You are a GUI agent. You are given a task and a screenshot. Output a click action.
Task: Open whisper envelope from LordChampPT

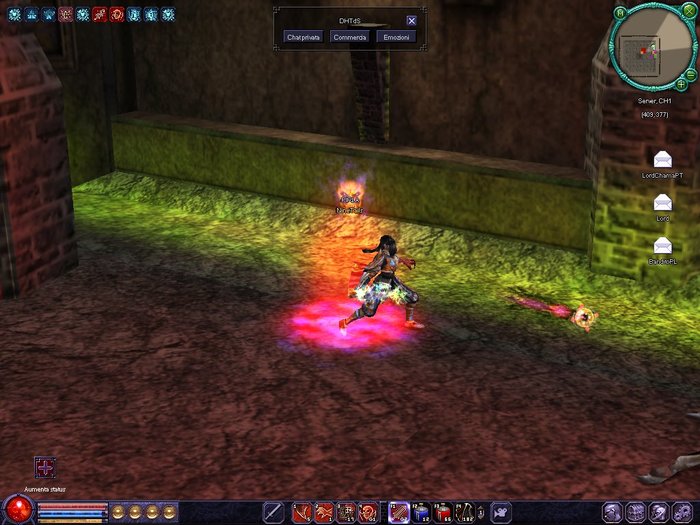(662, 159)
